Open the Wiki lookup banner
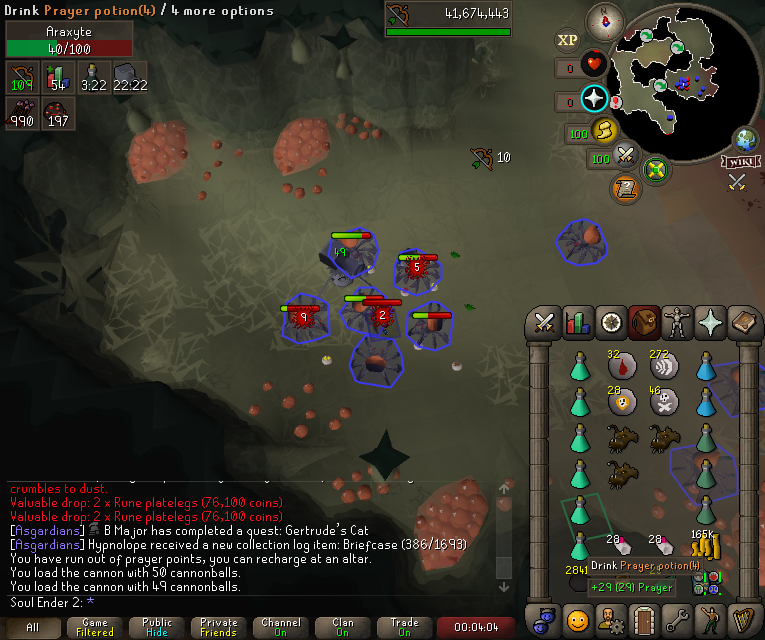 pos(741,160)
